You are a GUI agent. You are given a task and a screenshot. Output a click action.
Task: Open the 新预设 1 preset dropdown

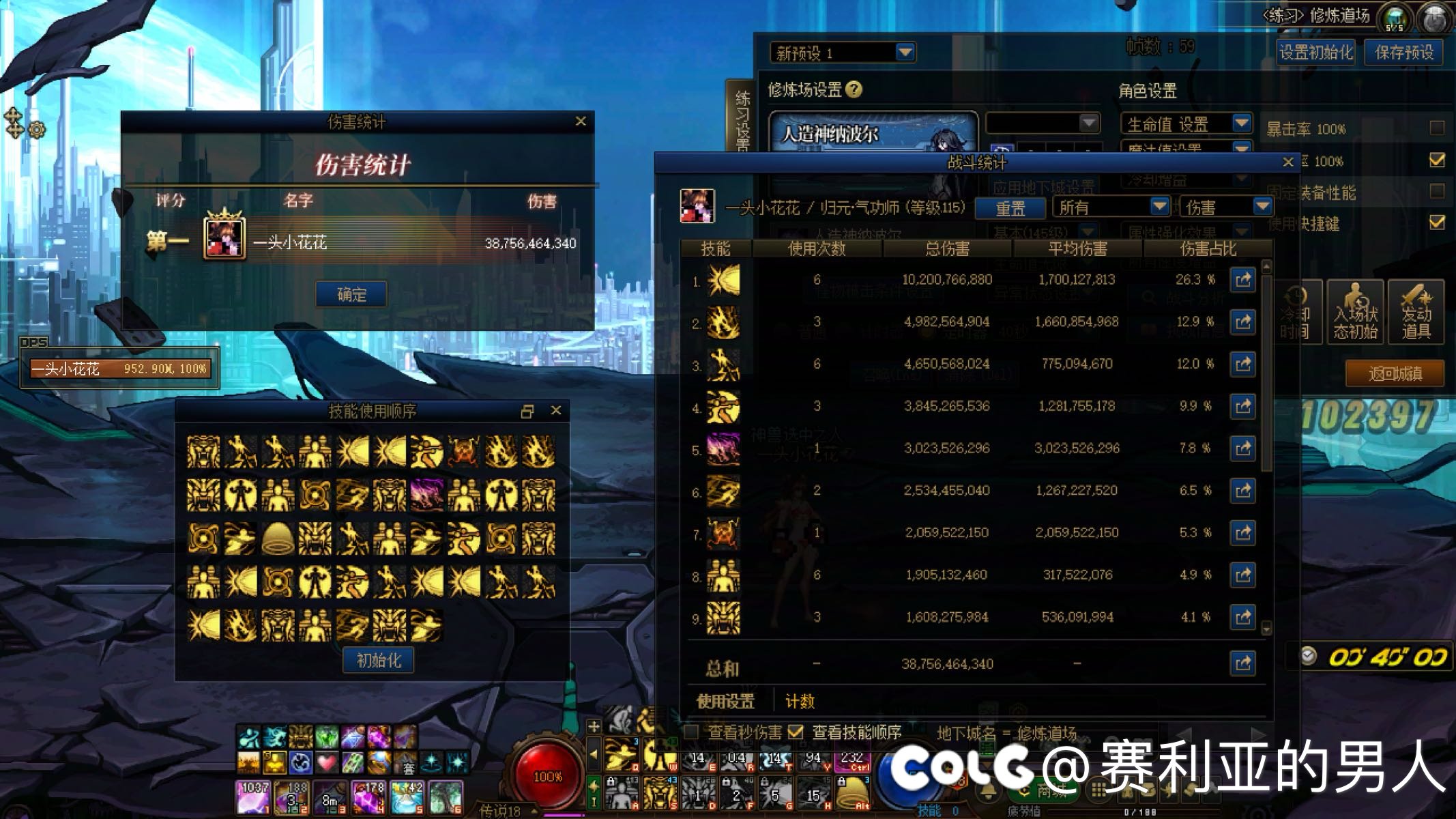pyautogui.click(x=905, y=53)
